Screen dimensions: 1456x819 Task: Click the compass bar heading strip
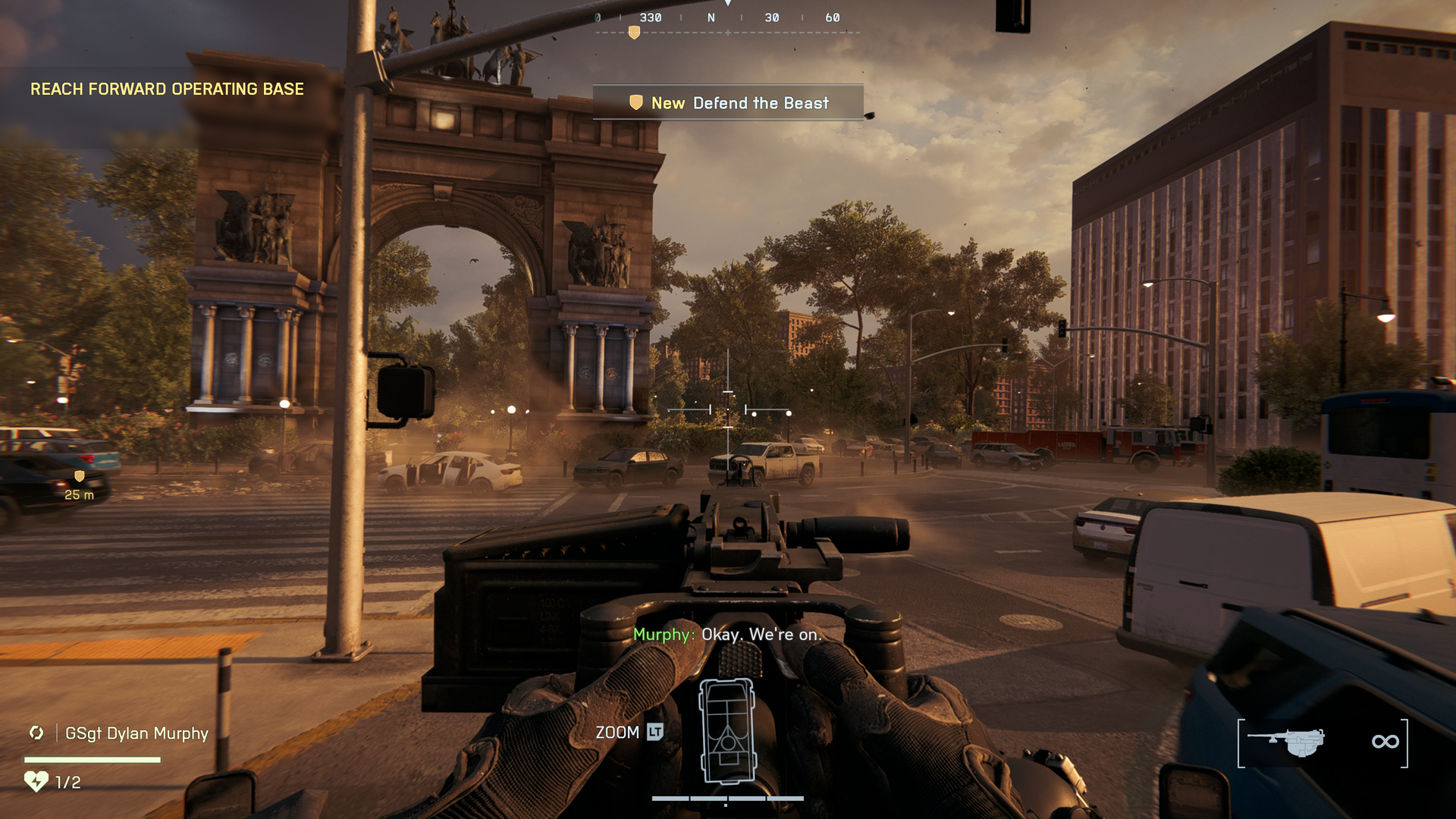tap(726, 18)
